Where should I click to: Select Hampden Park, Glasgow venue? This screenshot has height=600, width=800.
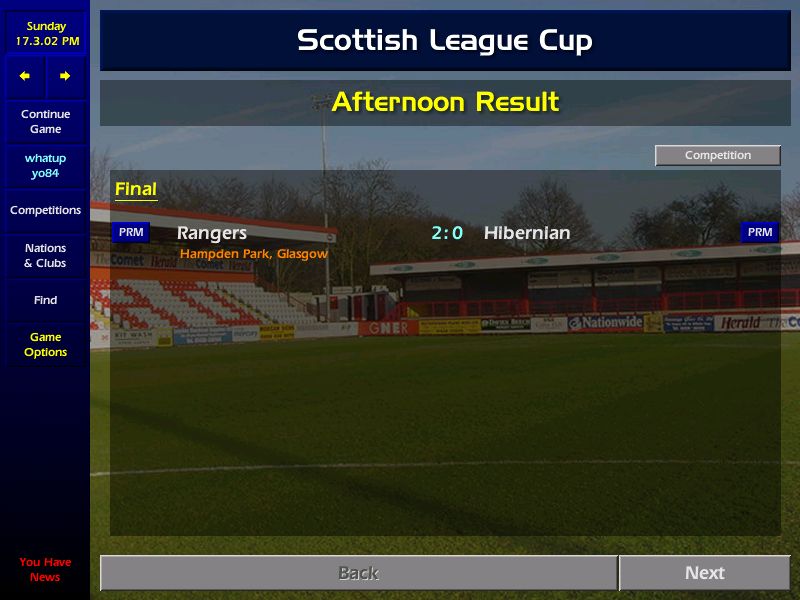coord(254,254)
